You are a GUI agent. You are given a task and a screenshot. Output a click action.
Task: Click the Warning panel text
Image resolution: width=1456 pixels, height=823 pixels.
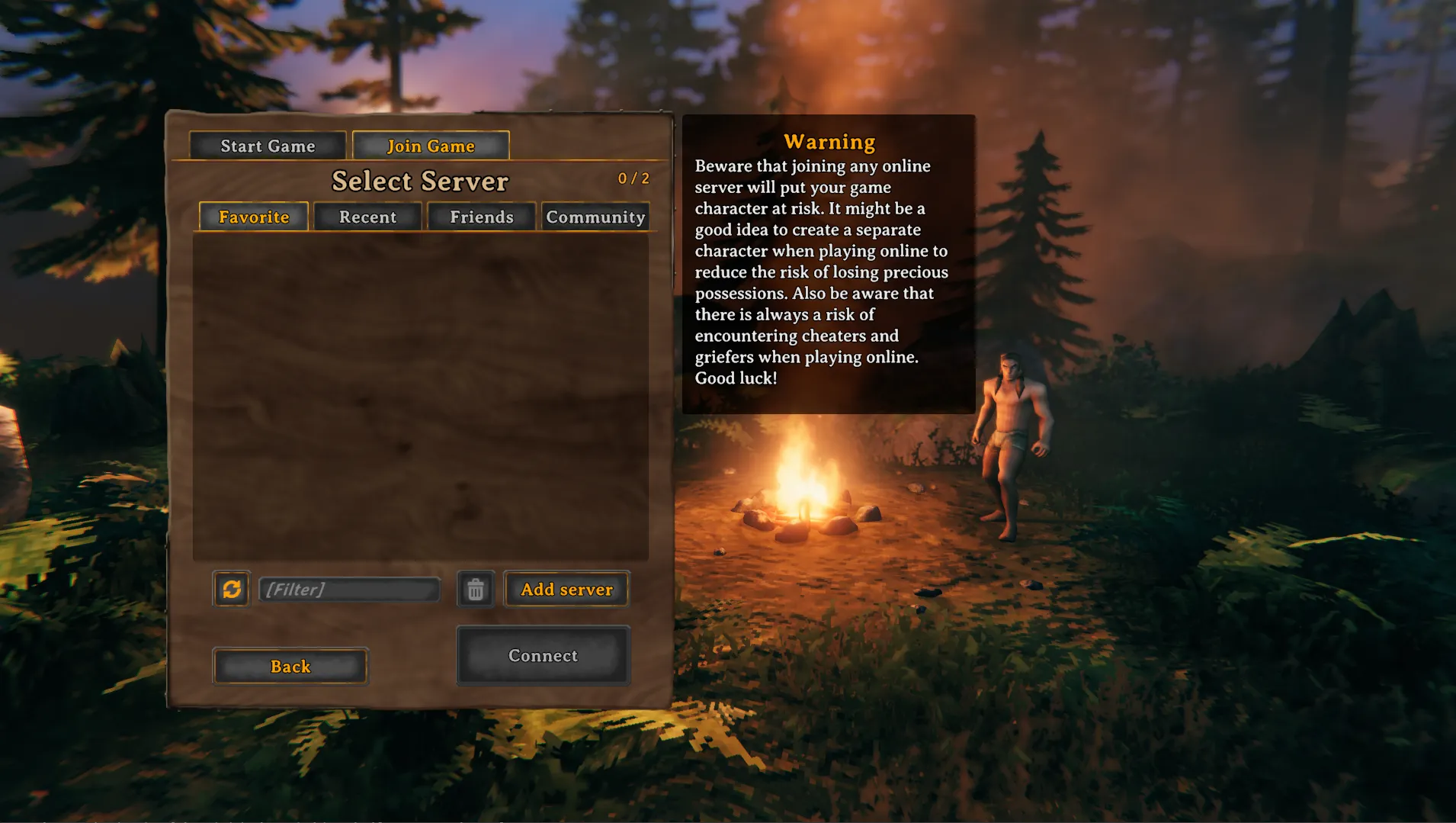(x=821, y=271)
